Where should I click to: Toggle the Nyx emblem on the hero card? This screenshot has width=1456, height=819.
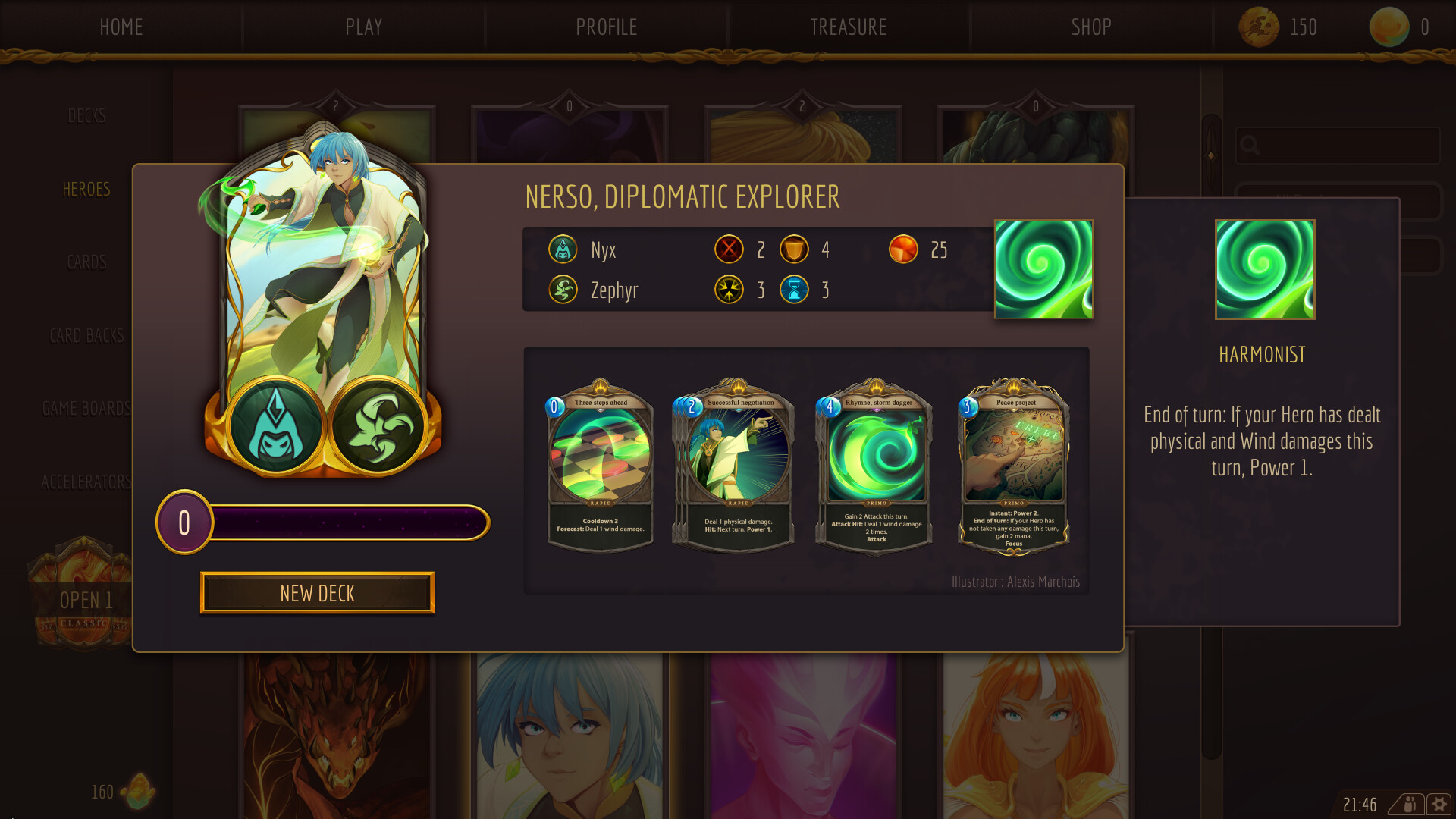tap(275, 427)
